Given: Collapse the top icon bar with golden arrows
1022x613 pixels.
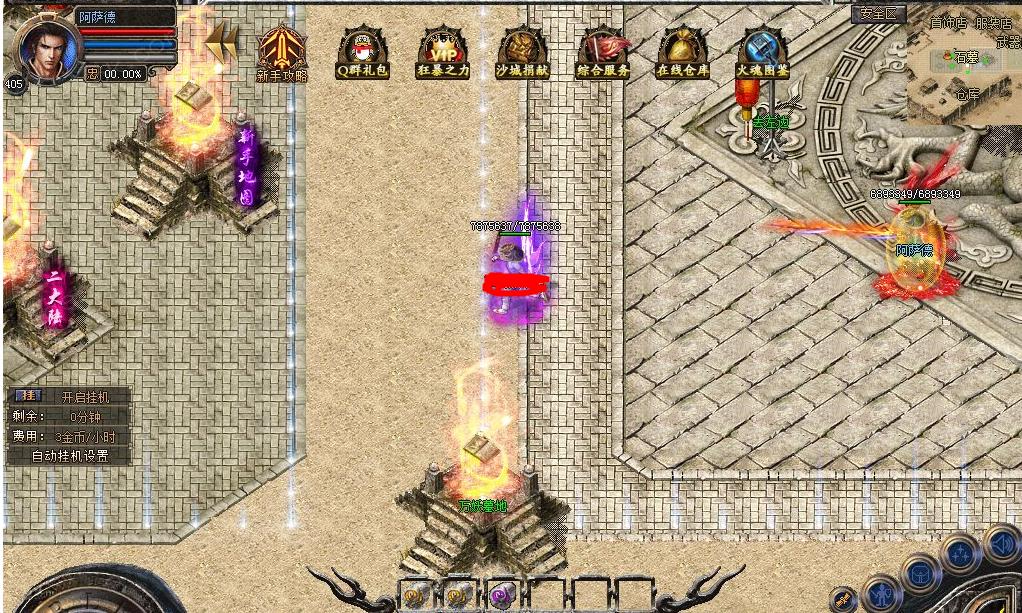Looking at the screenshot, I should 221,42.
